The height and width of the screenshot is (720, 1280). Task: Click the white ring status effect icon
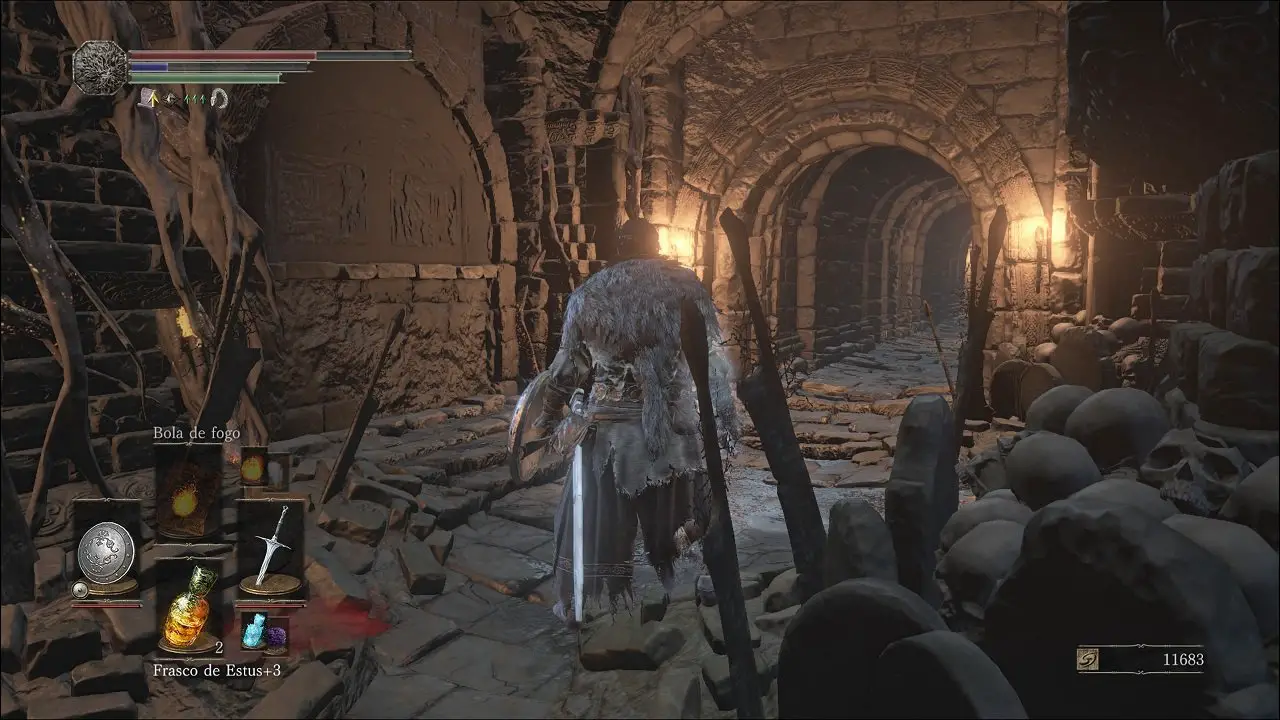point(220,98)
